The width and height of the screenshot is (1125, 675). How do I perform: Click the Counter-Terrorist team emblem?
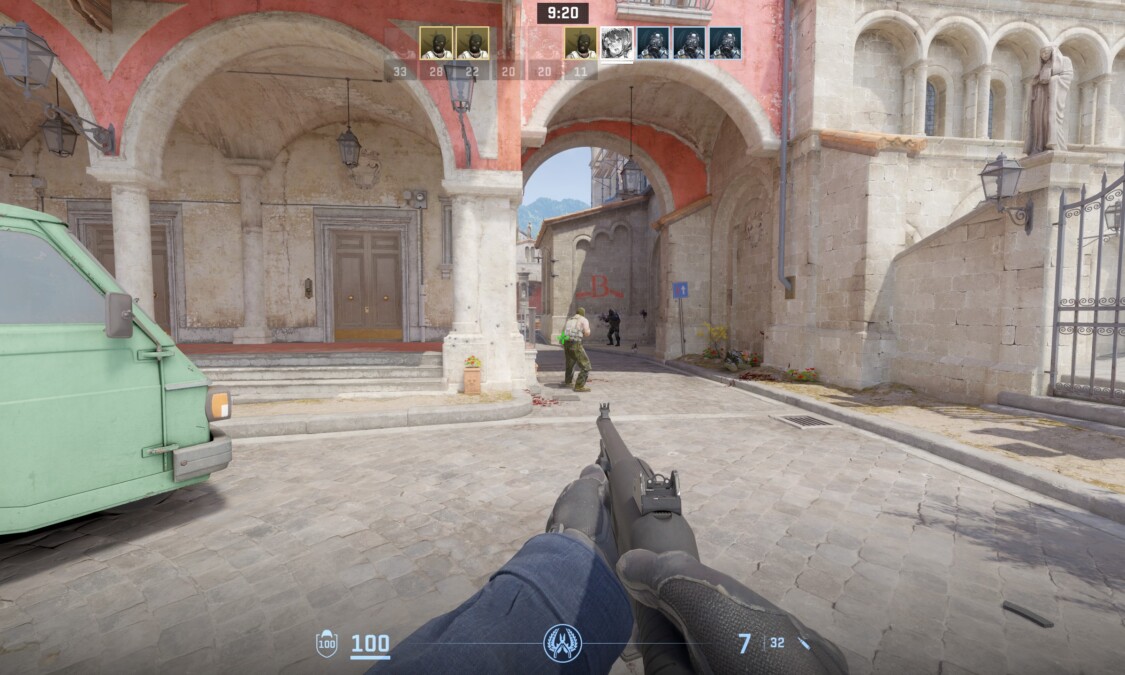562,643
